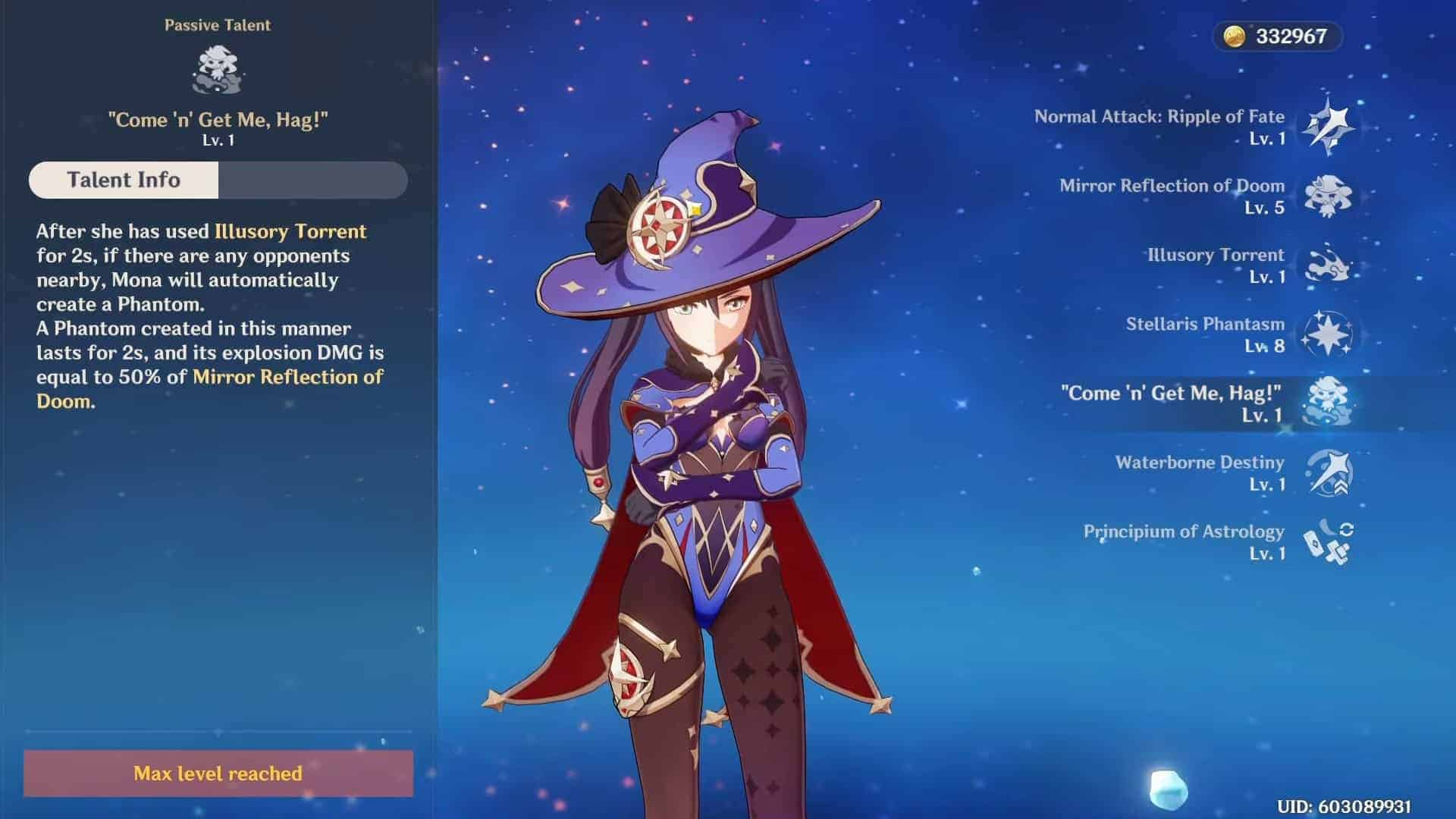
Task: Click the Passive Talent icon in info panel
Action: pos(218,69)
